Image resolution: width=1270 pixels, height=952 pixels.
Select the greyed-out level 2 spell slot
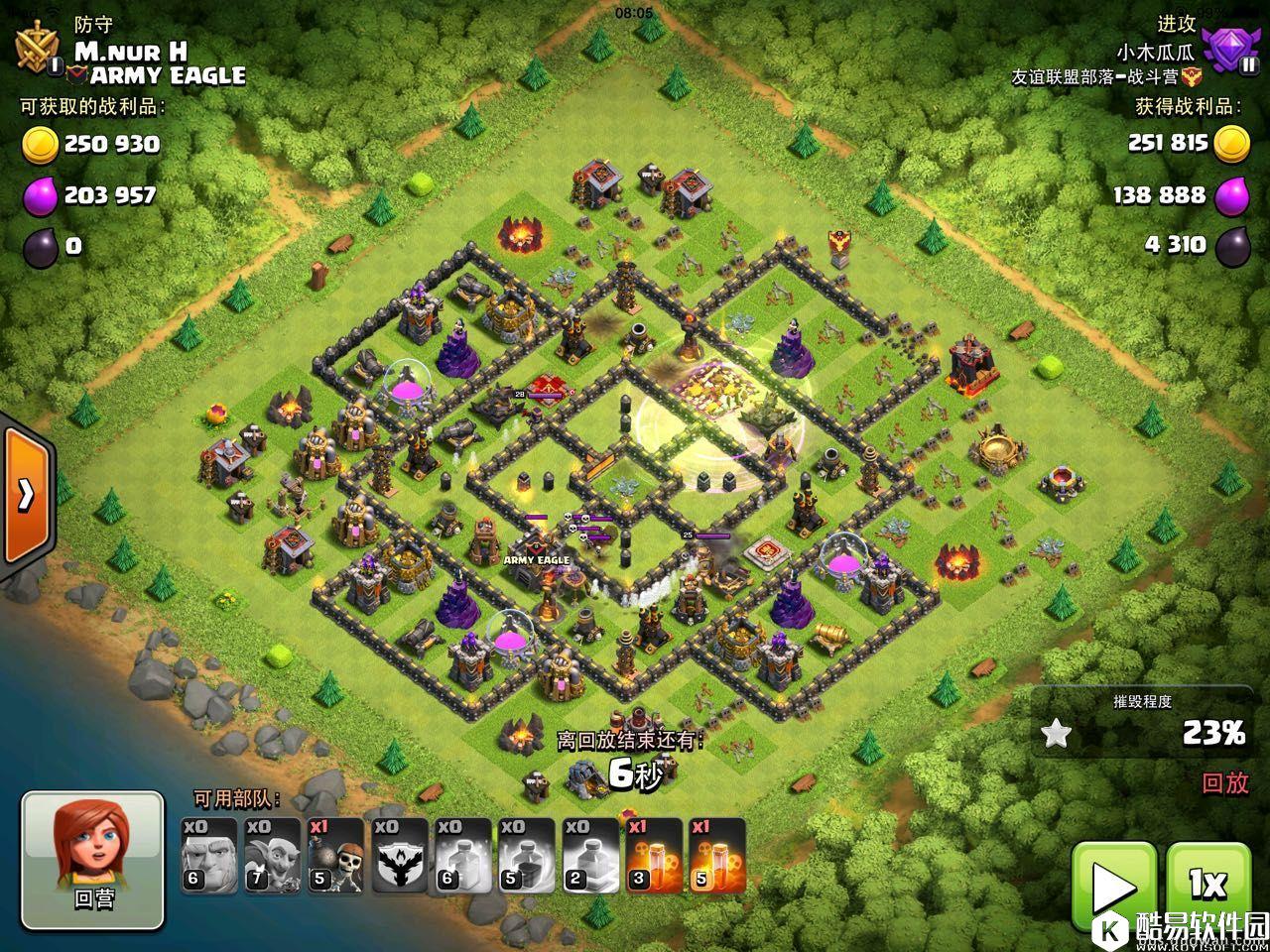(589, 855)
